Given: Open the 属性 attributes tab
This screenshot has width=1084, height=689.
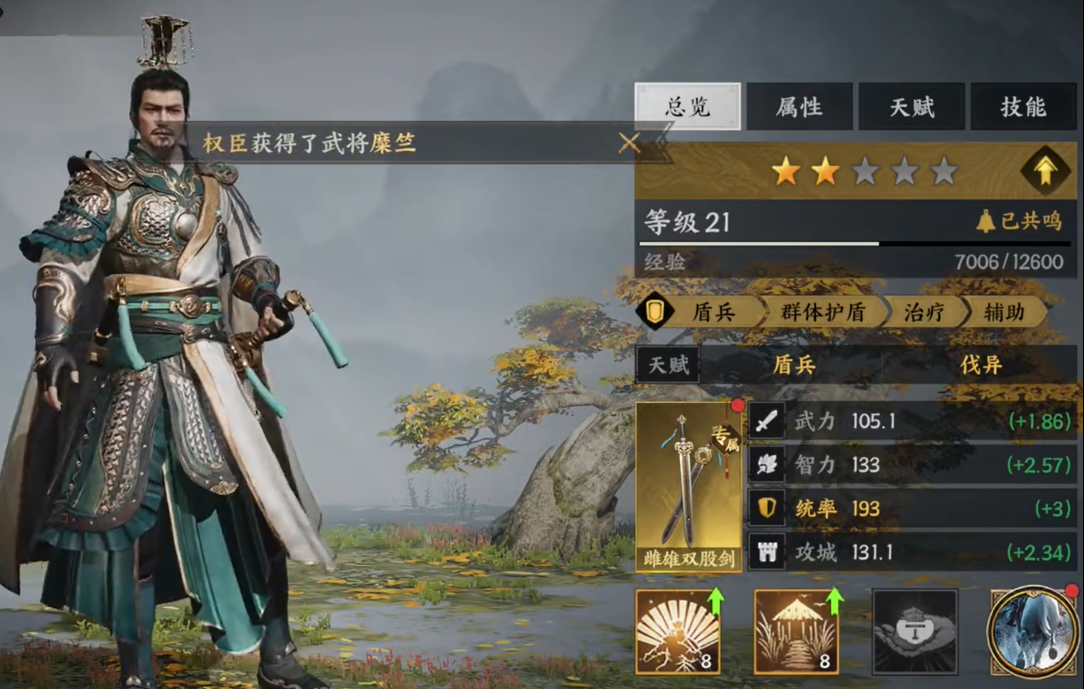Looking at the screenshot, I should [x=799, y=107].
